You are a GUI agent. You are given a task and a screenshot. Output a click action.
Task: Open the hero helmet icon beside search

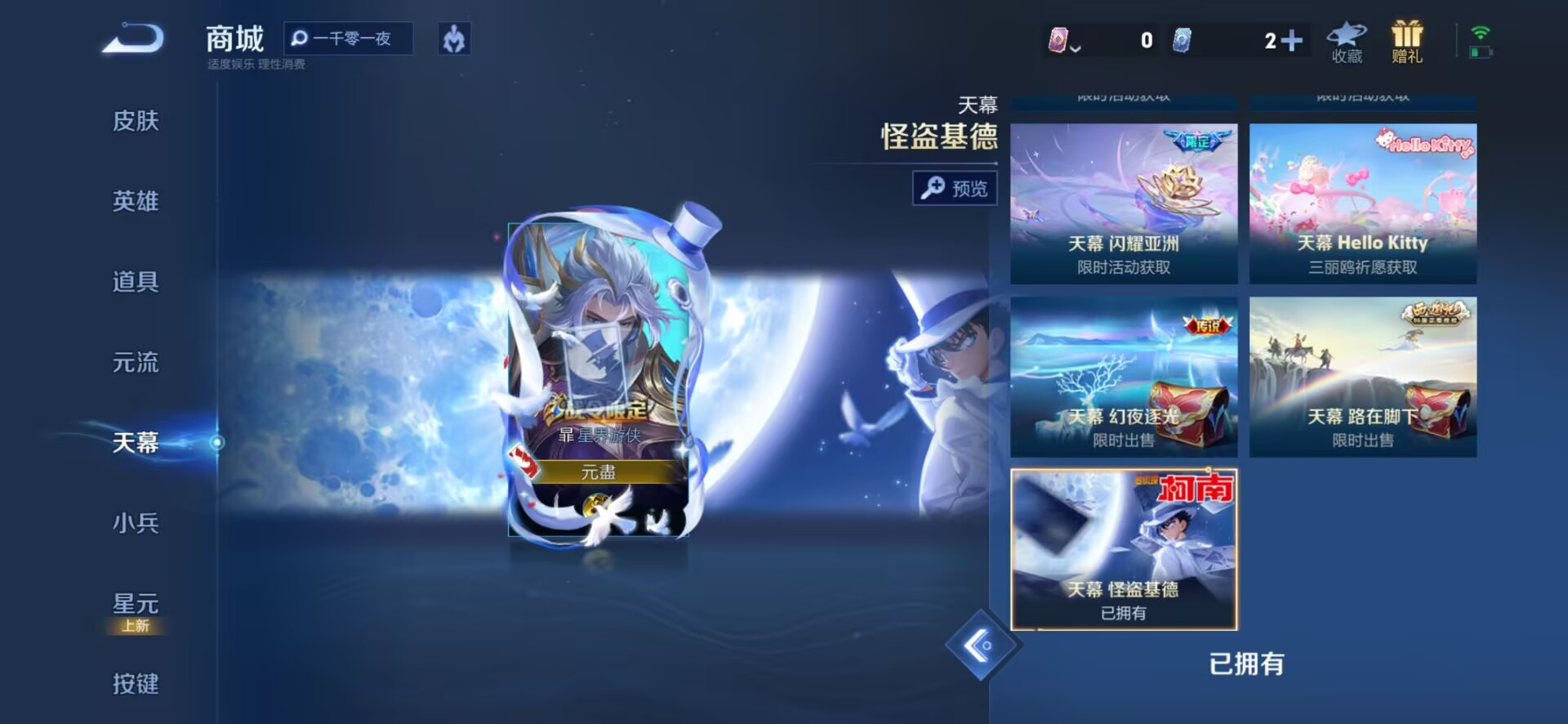pyautogui.click(x=454, y=38)
